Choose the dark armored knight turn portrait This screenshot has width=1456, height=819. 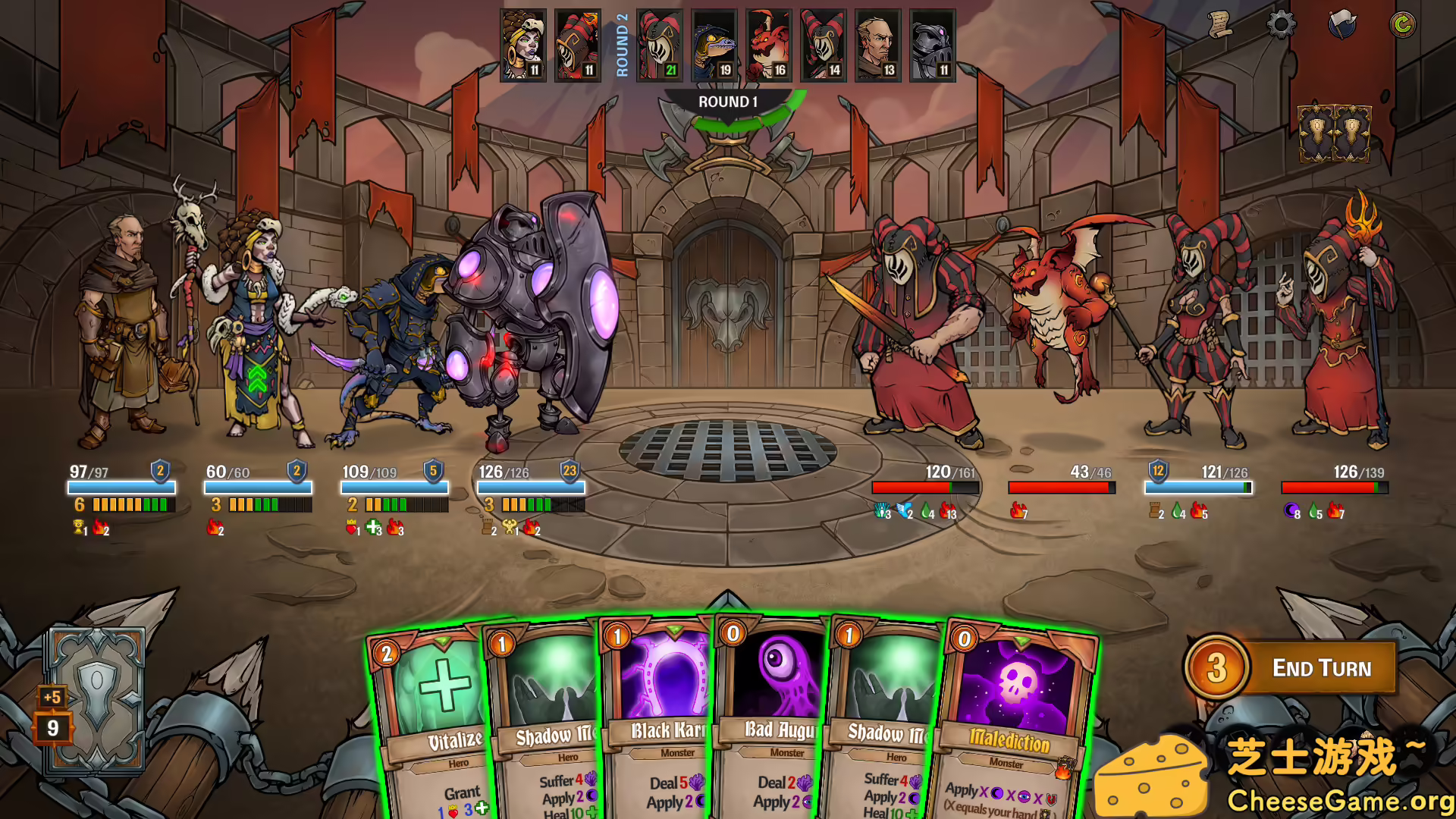tap(933, 45)
